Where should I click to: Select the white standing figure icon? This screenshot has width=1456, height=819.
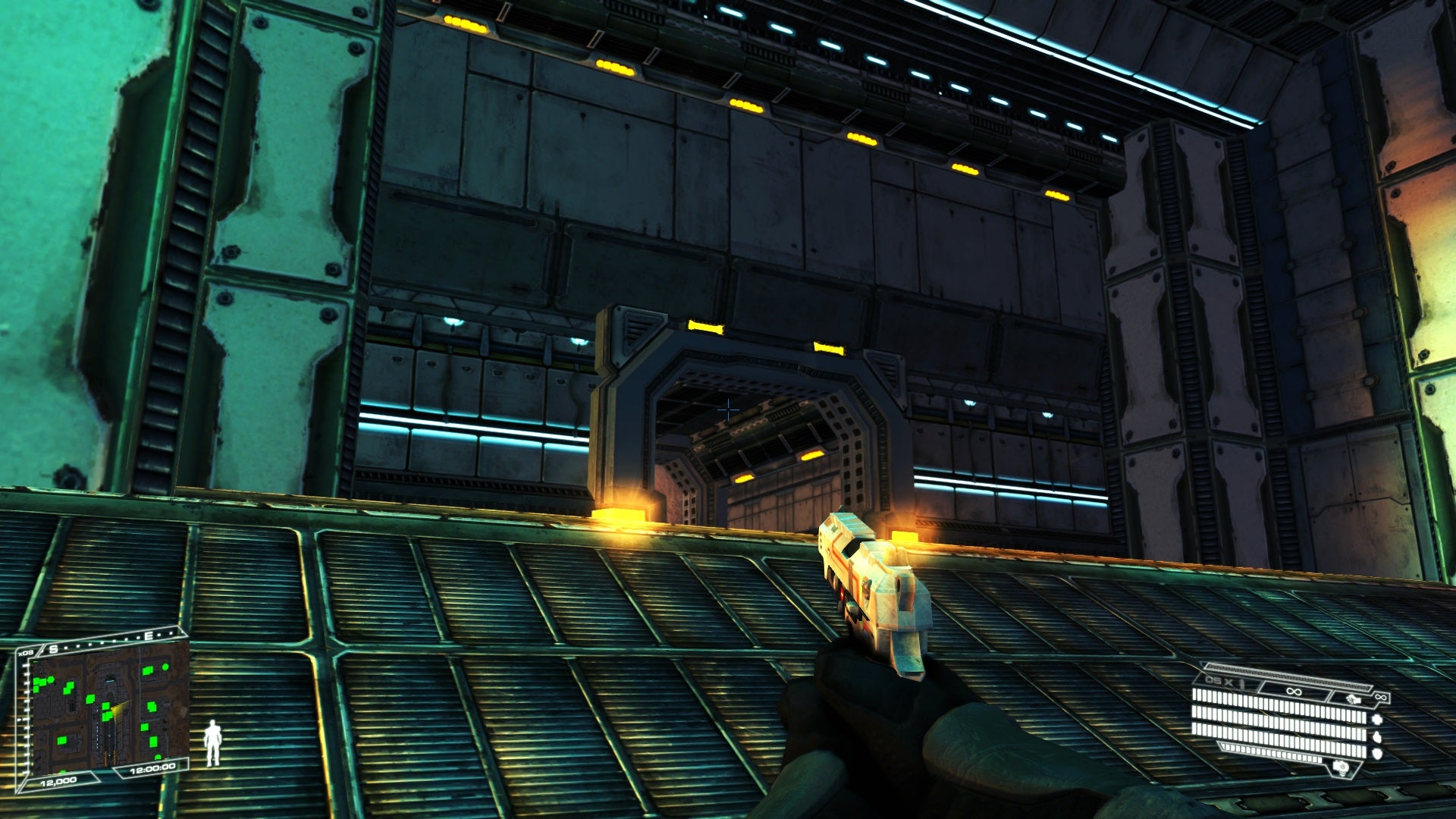[213, 742]
